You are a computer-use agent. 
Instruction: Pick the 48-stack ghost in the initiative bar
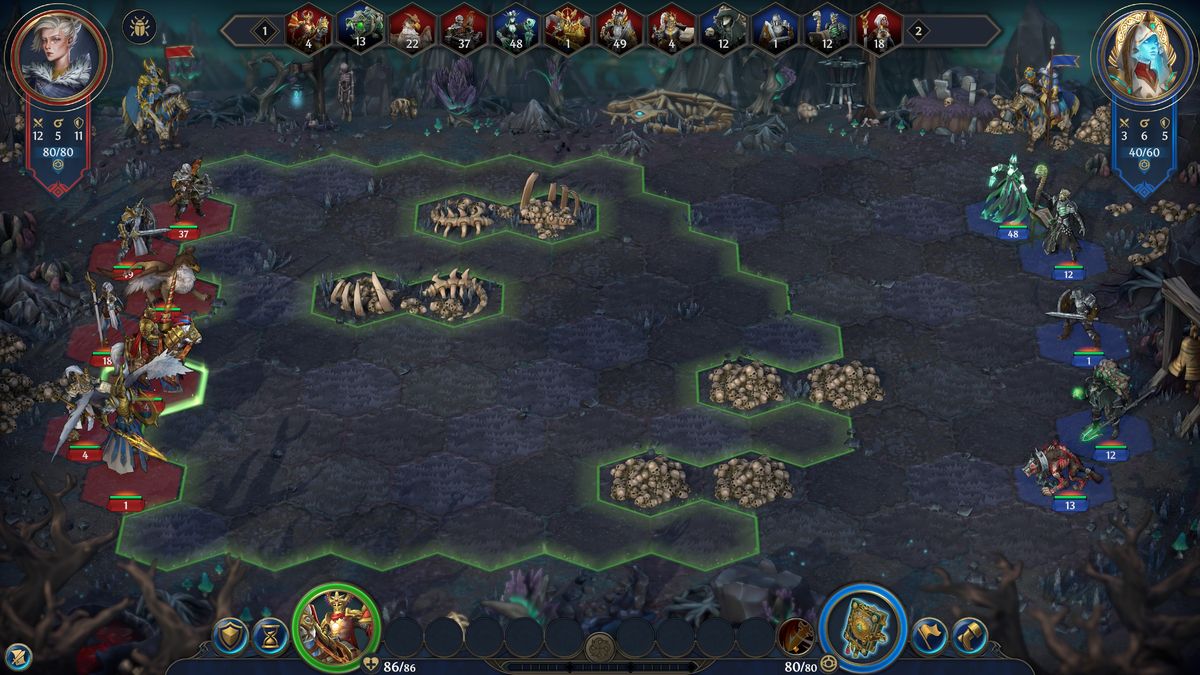pyautogui.click(x=516, y=28)
